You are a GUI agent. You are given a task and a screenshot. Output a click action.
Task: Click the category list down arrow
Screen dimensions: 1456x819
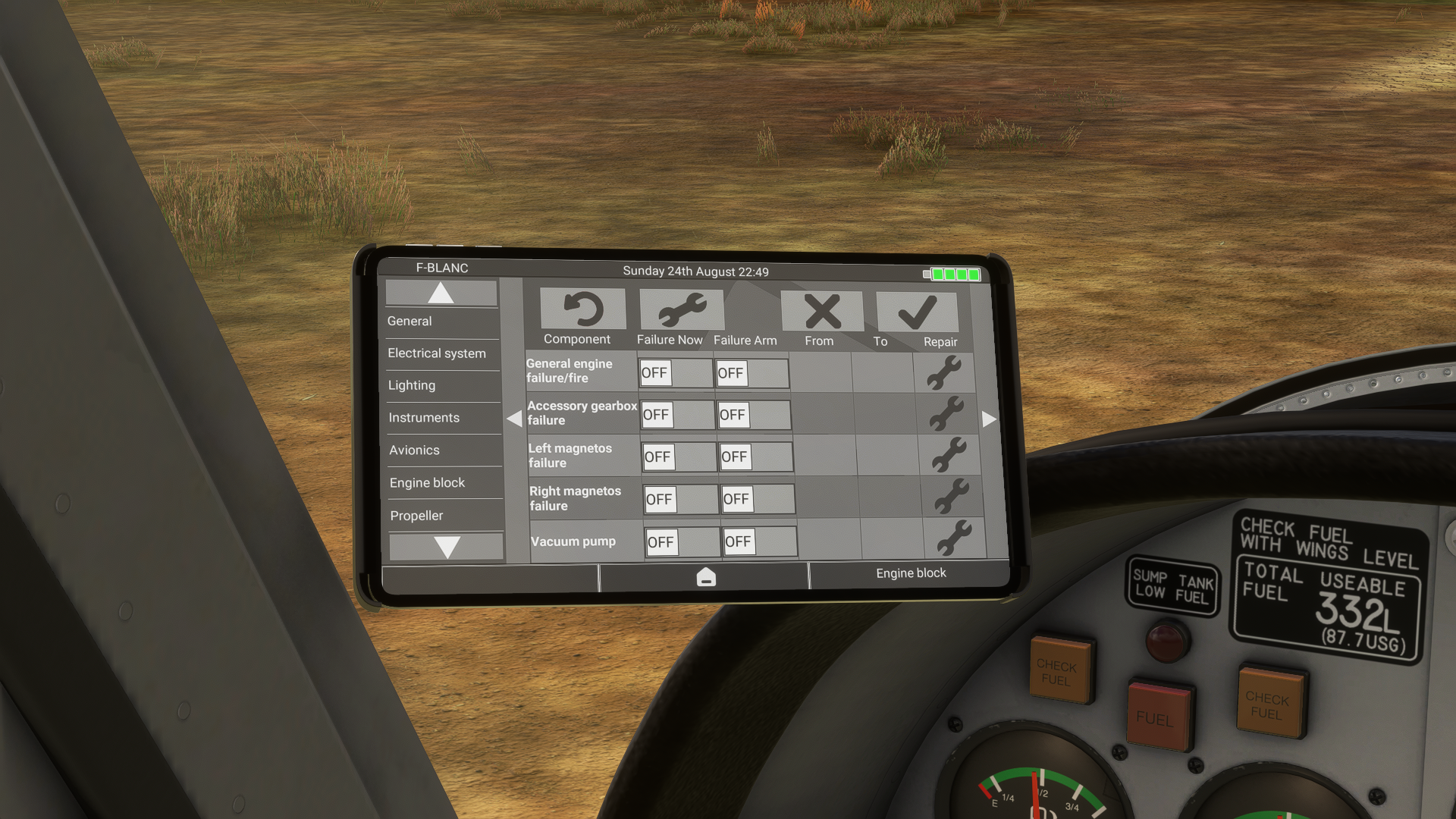pos(447,547)
